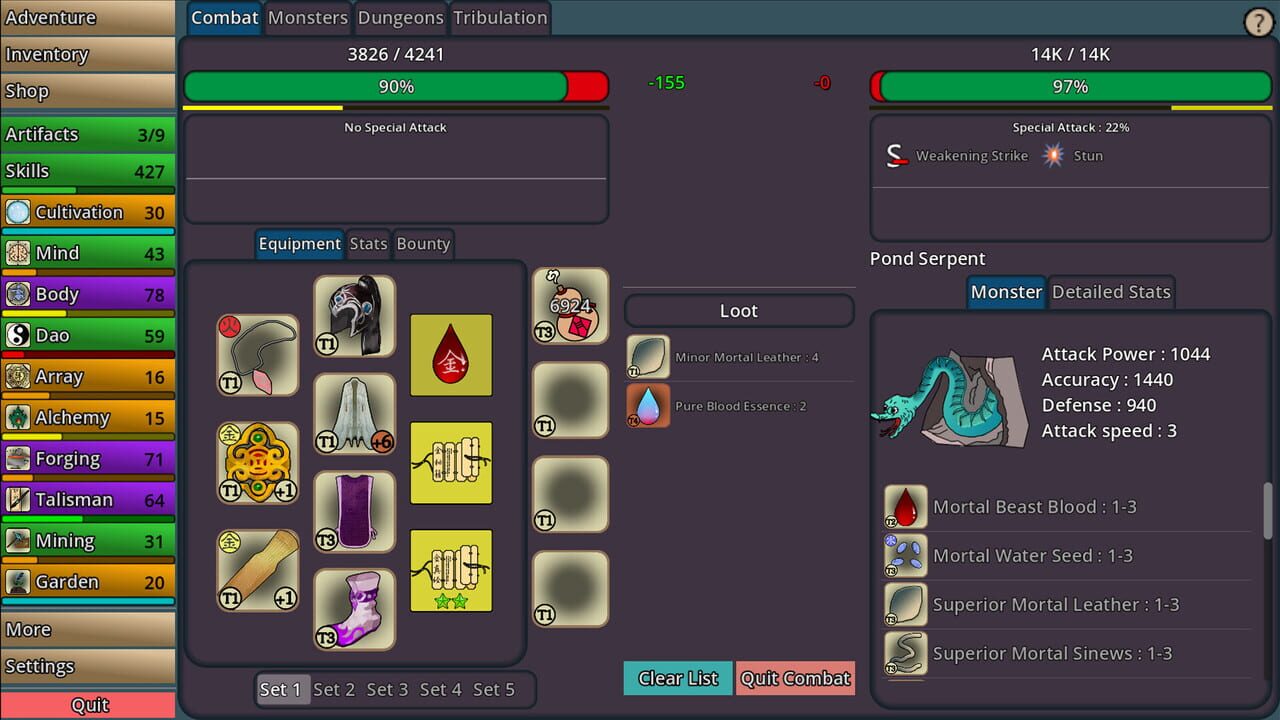Select equipment Set 3
Viewport: 1280px width, 720px height.
(x=387, y=689)
